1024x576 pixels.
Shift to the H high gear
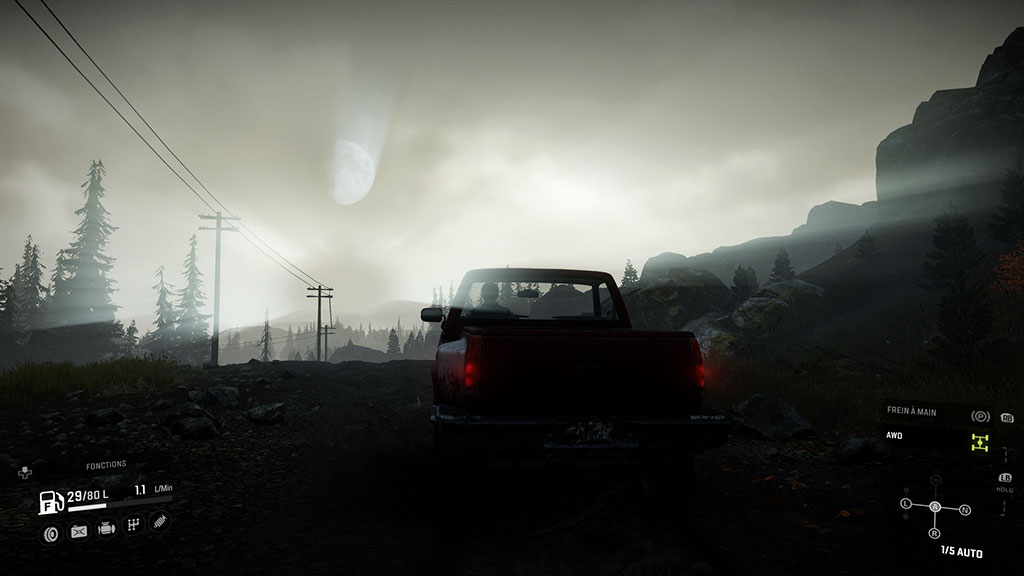click(935, 481)
